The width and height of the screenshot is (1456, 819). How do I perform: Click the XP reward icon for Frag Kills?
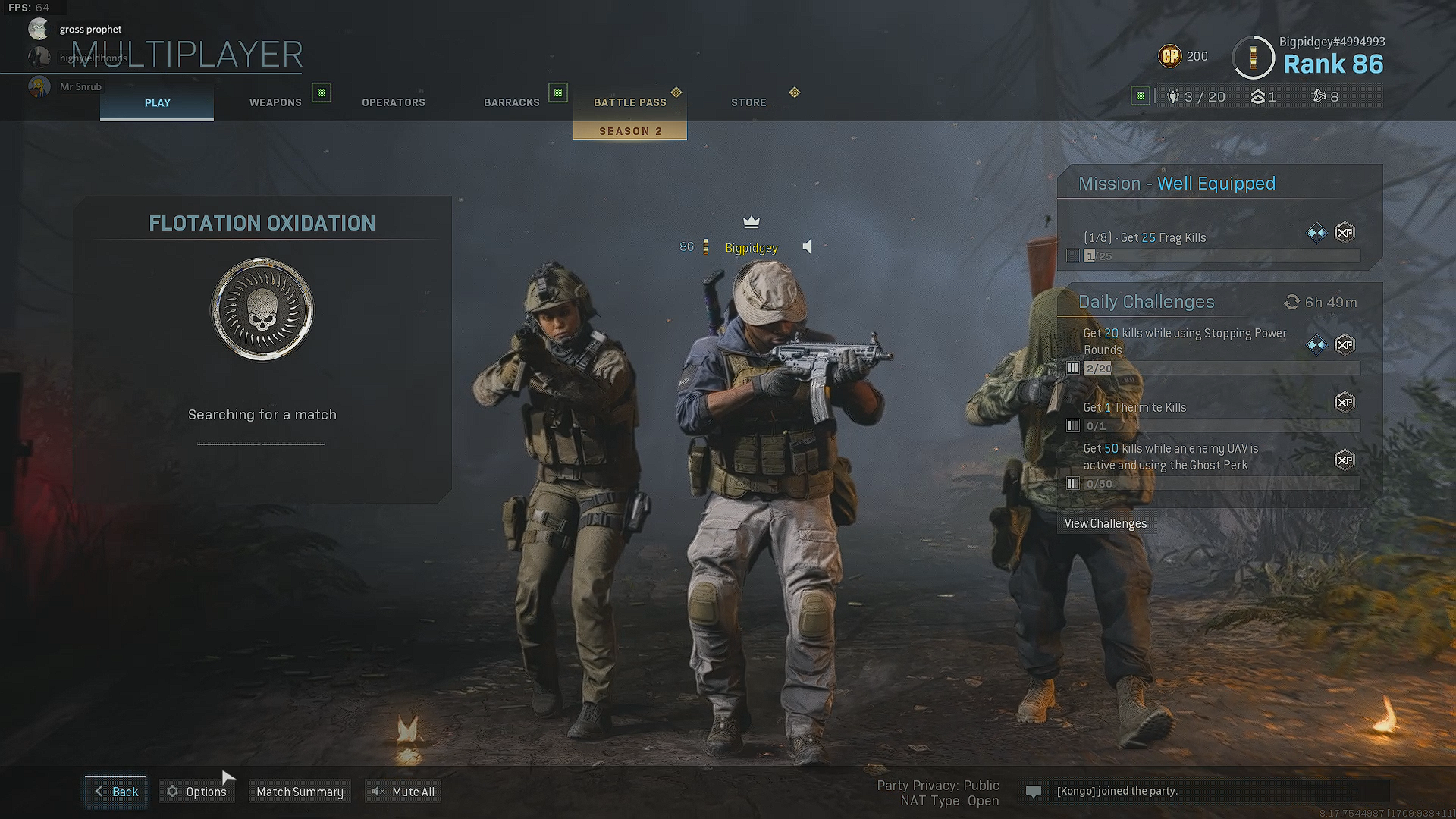(1345, 233)
